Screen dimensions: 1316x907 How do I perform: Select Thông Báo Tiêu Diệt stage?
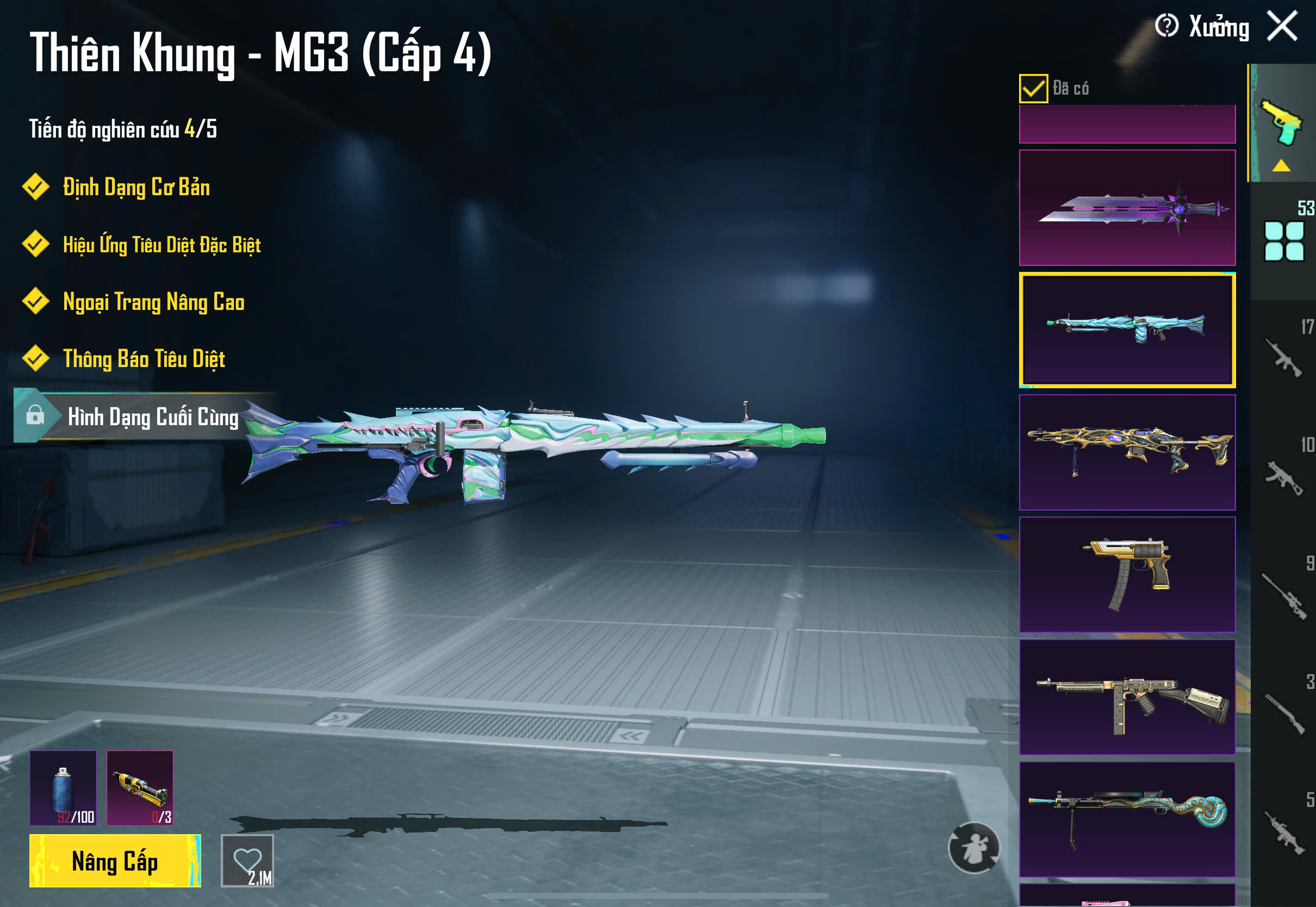144,359
